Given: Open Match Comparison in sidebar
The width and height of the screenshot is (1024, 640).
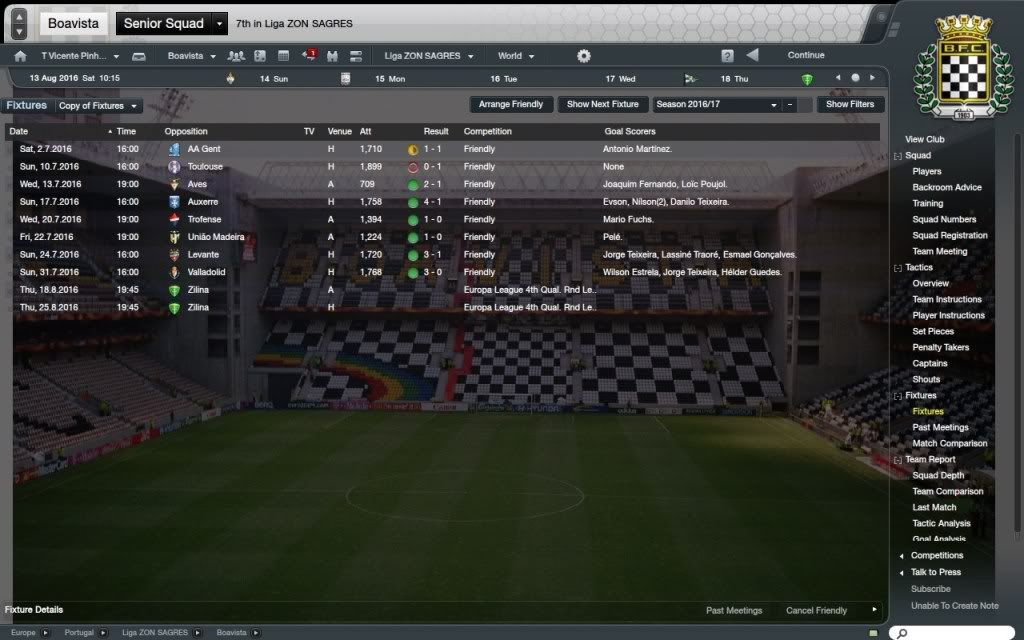Looking at the screenshot, I should click(949, 444).
